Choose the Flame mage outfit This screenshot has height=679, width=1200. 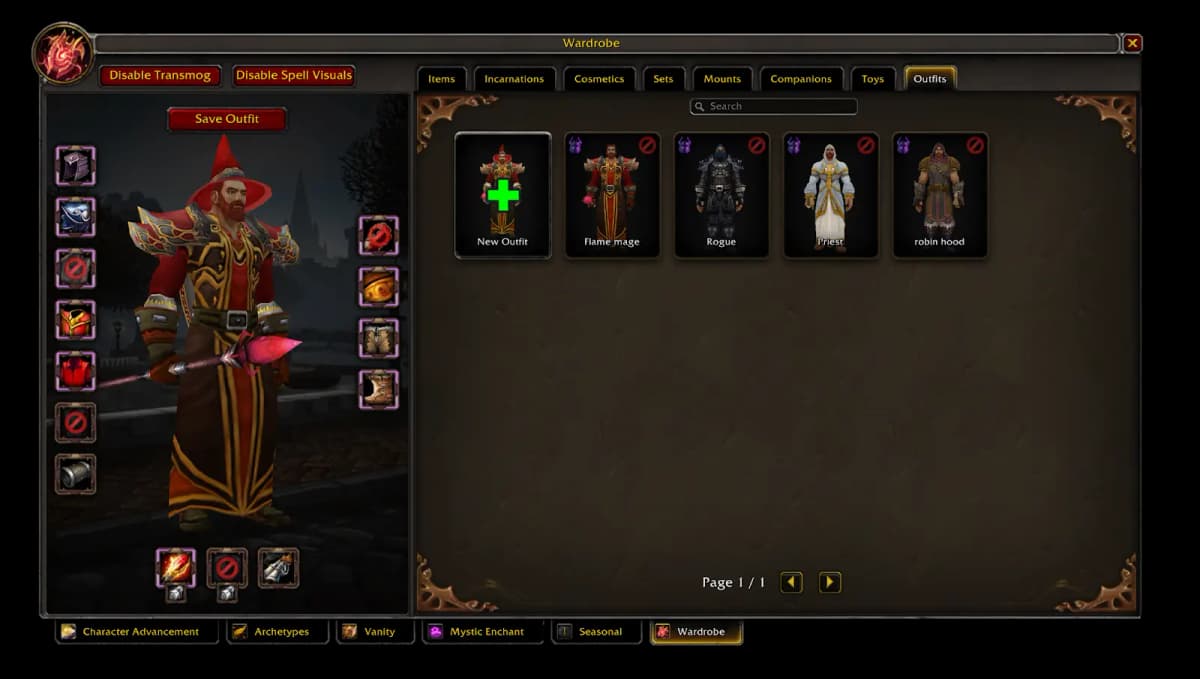(x=612, y=195)
